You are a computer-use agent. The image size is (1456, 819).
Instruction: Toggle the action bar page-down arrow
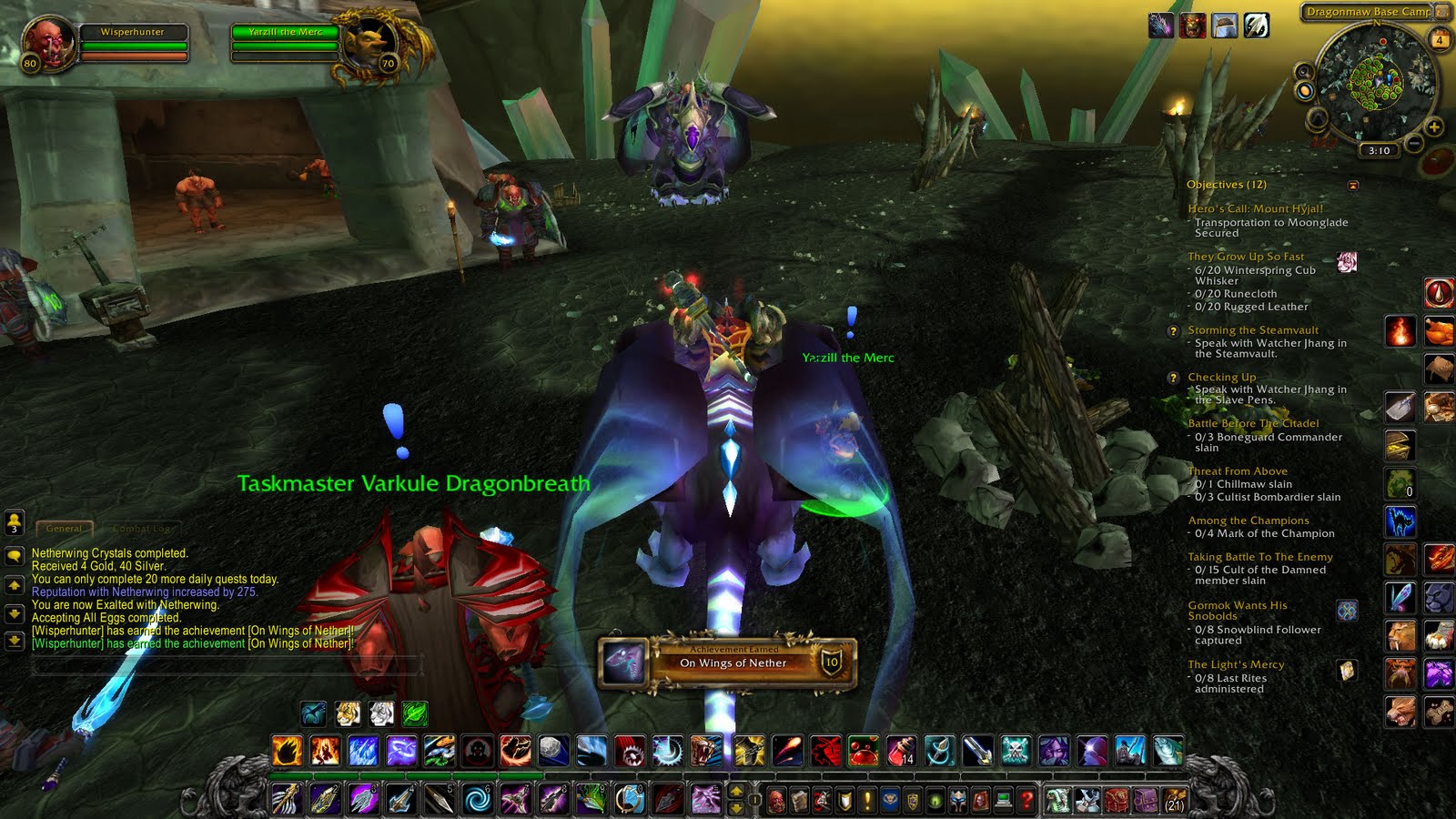point(736,808)
